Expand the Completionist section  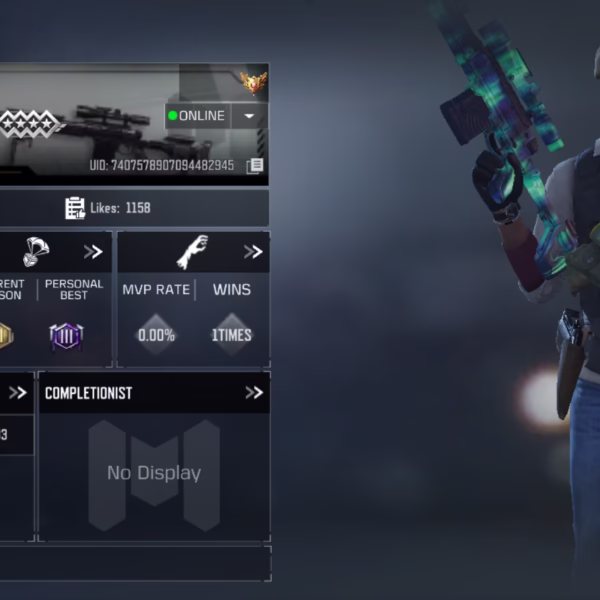(253, 393)
